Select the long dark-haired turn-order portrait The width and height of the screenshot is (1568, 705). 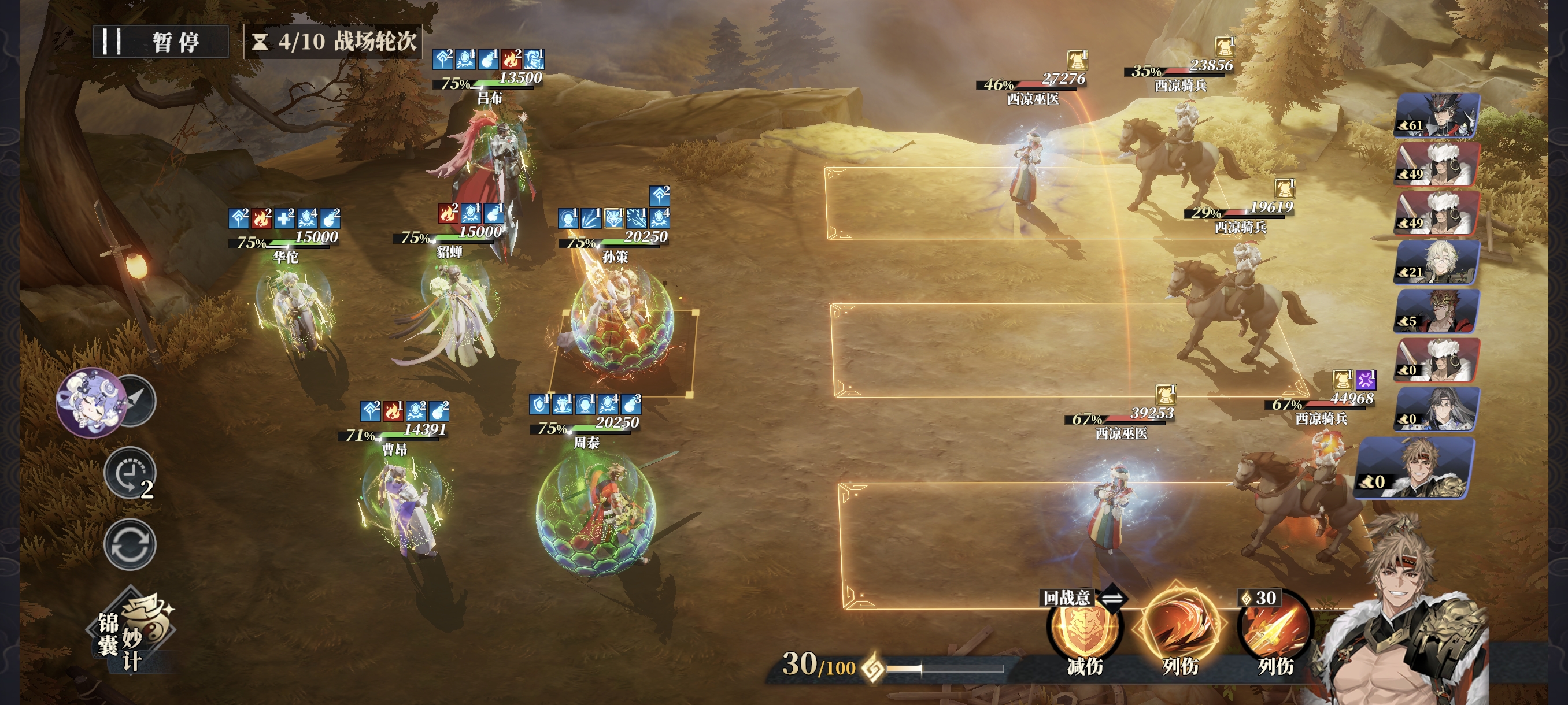click(x=1437, y=409)
